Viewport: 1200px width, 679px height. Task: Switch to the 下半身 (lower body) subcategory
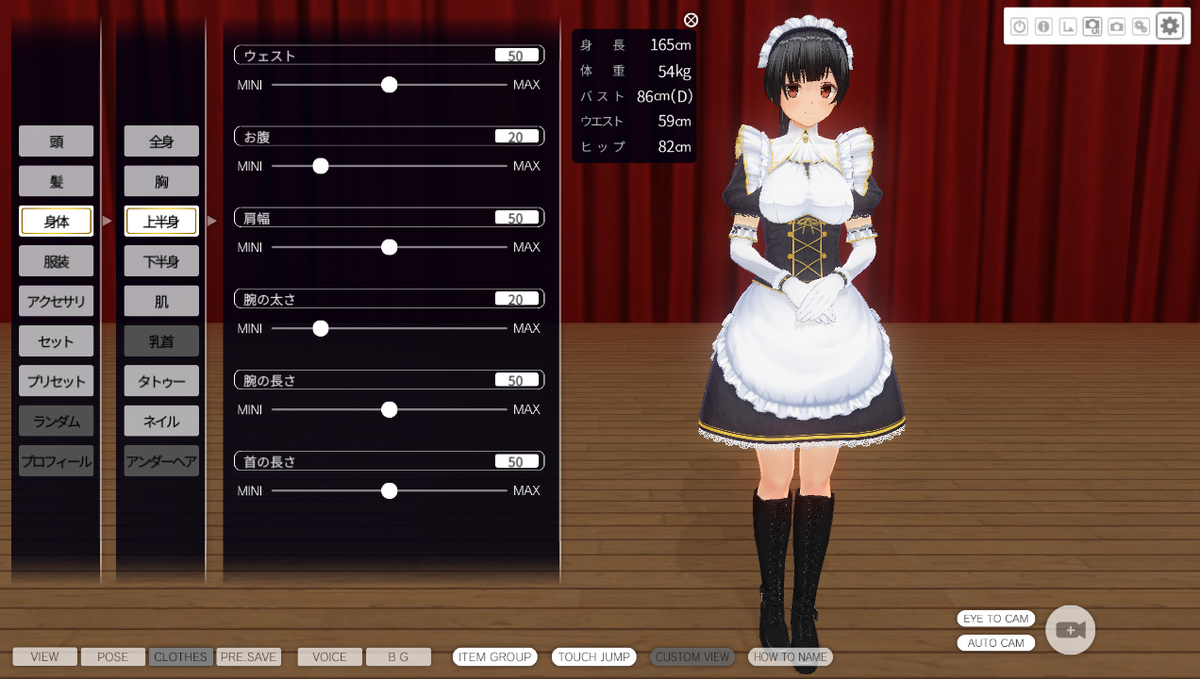pos(161,261)
